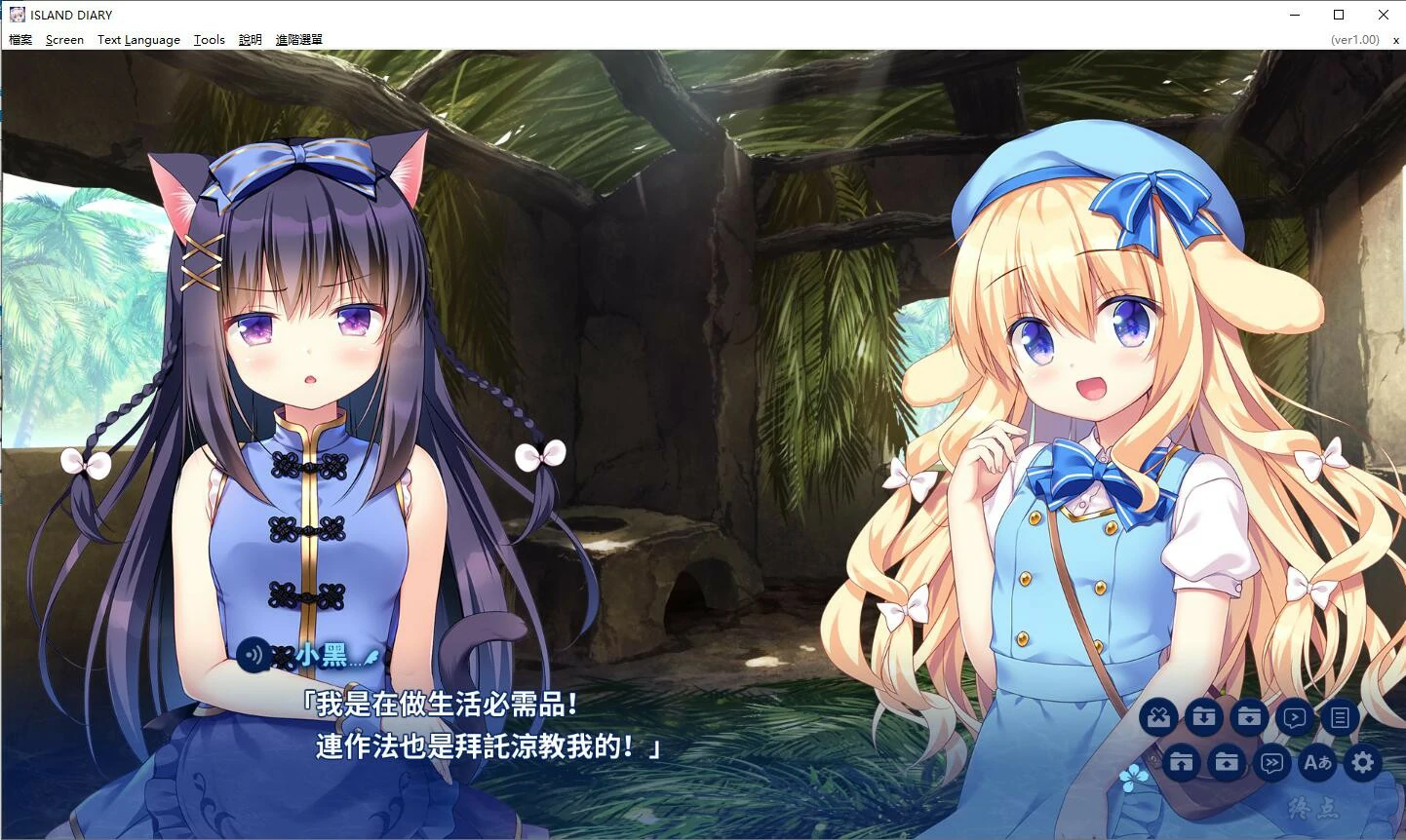This screenshot has height=840, width=1406.
Task: Toggle auto-read mode speech bubble icon
Action: pyautogui.click(x=1295, y=717)
